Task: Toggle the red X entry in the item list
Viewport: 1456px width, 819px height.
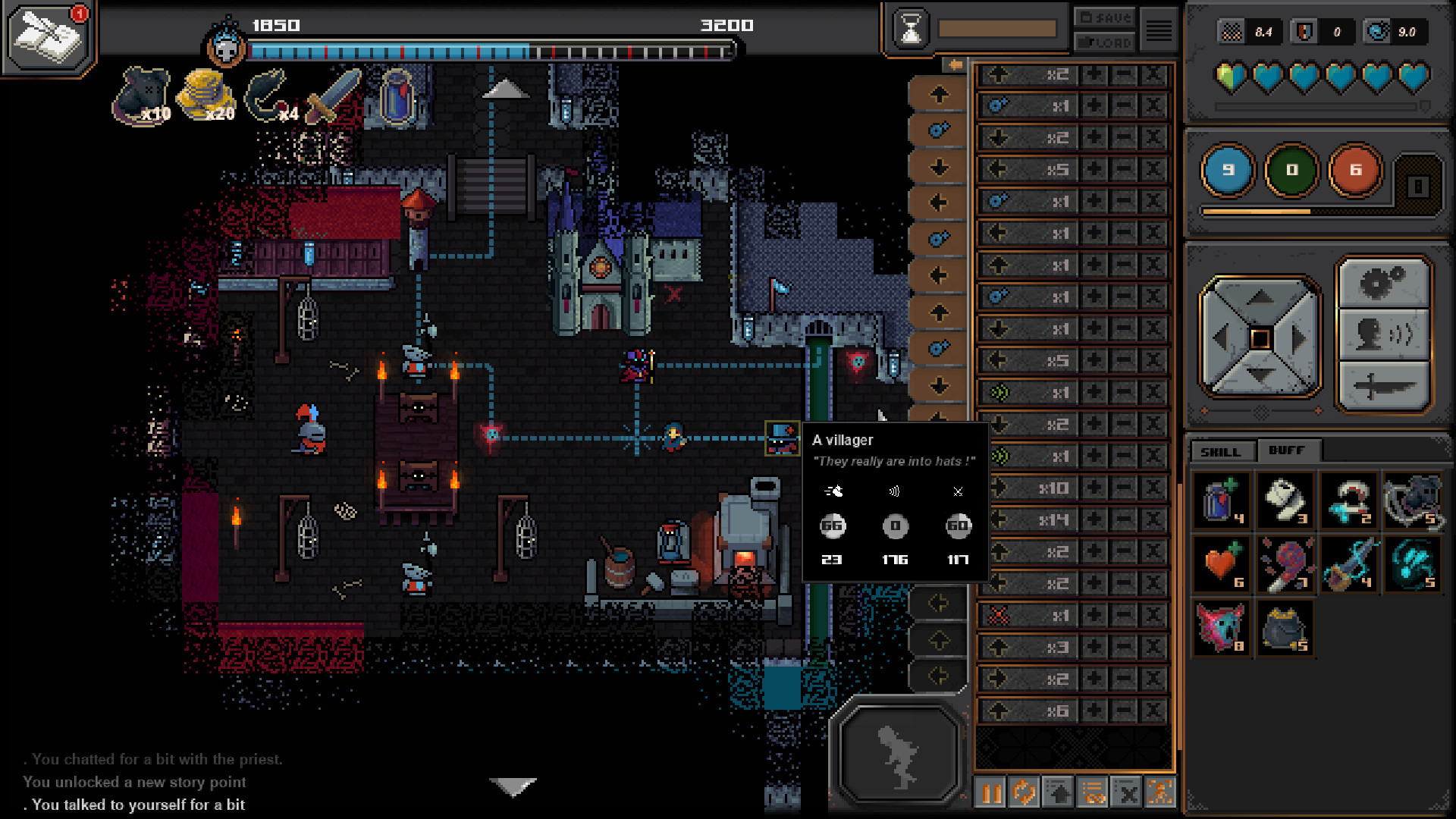Action: 999,615
